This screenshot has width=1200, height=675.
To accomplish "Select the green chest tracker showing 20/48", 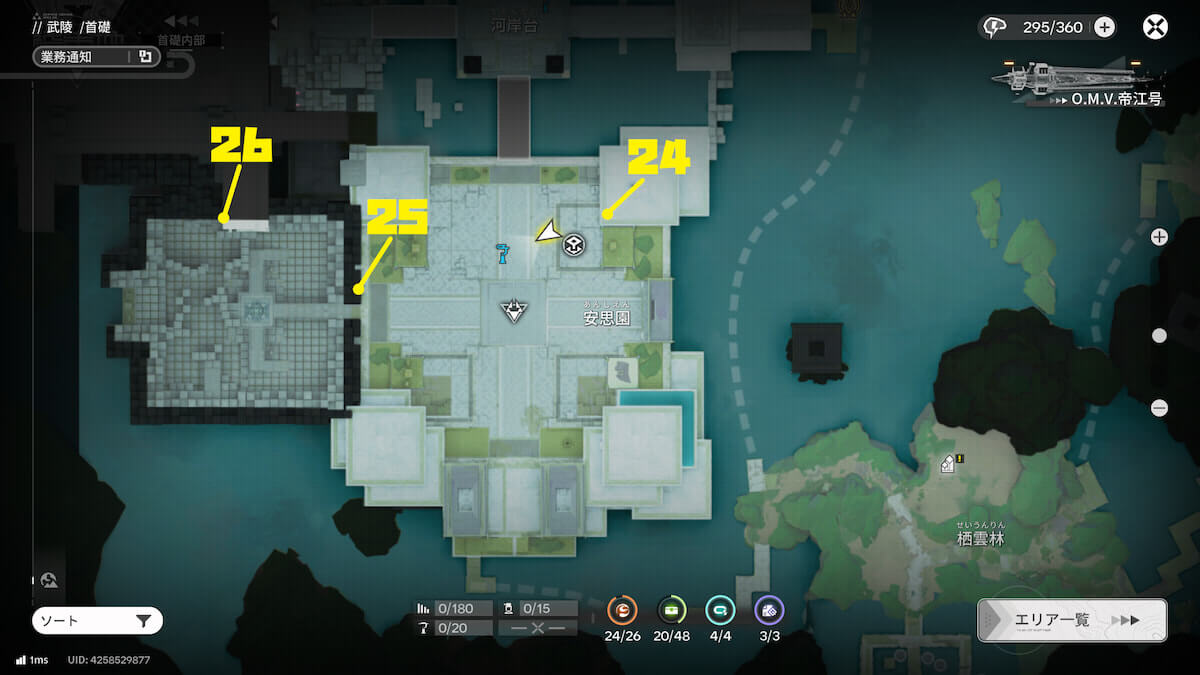I will tap(671, 610).
